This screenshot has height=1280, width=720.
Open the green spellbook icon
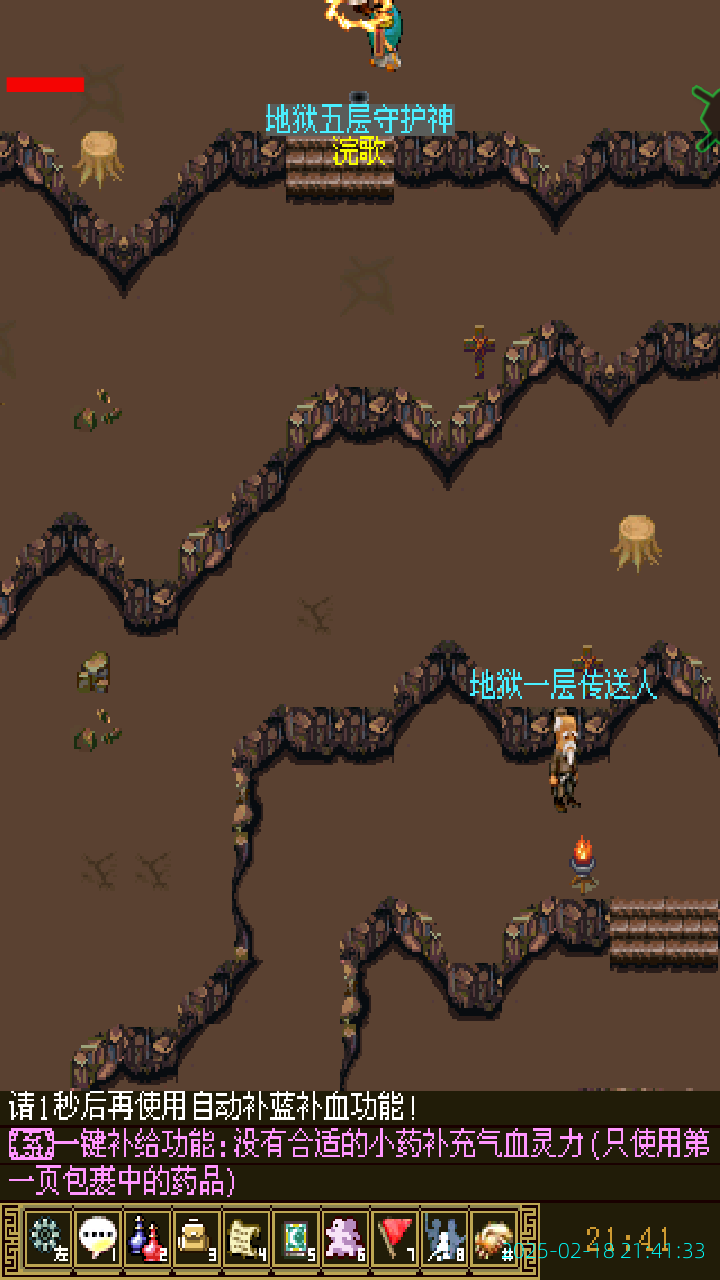click(x=296, y=1238)
